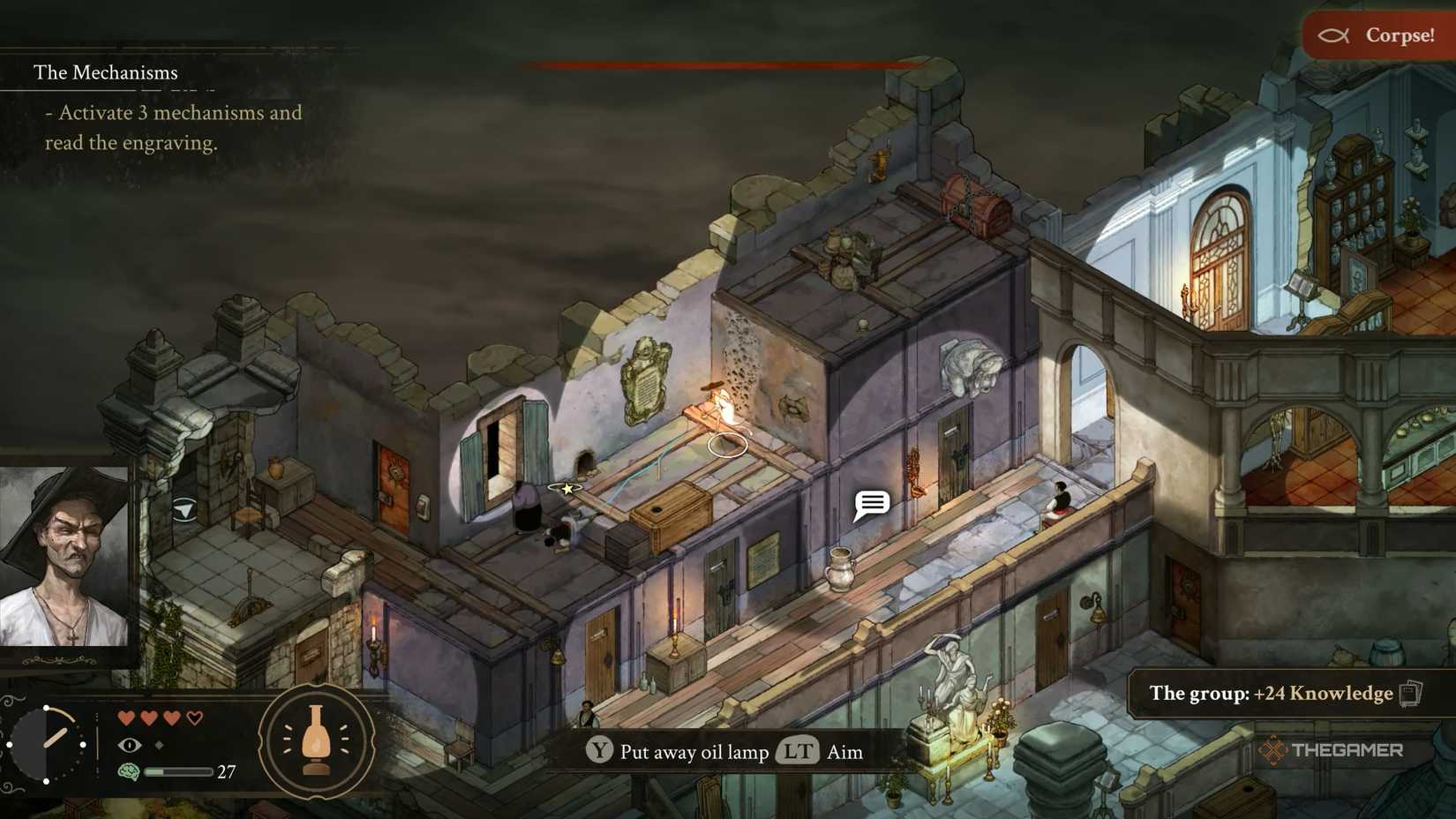The height and width of the screenshot is (819, 1456).
Task: Click the empty fourth heart slot
Action: click(196, 717)
